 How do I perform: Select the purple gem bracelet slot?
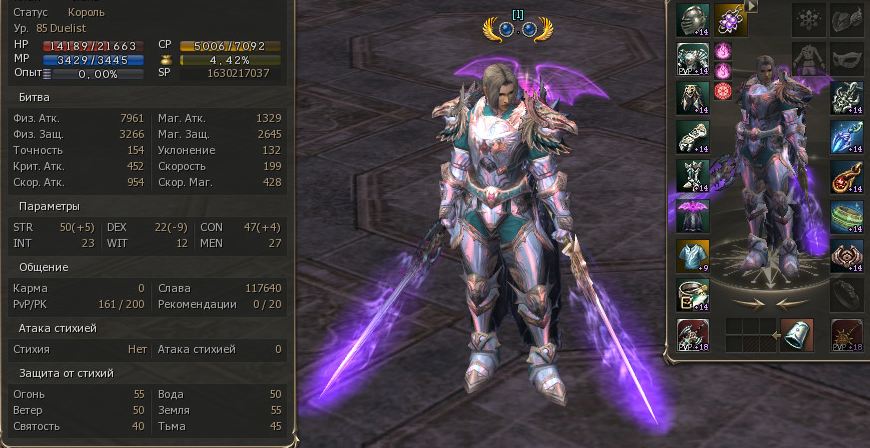[x=731, y=19]
